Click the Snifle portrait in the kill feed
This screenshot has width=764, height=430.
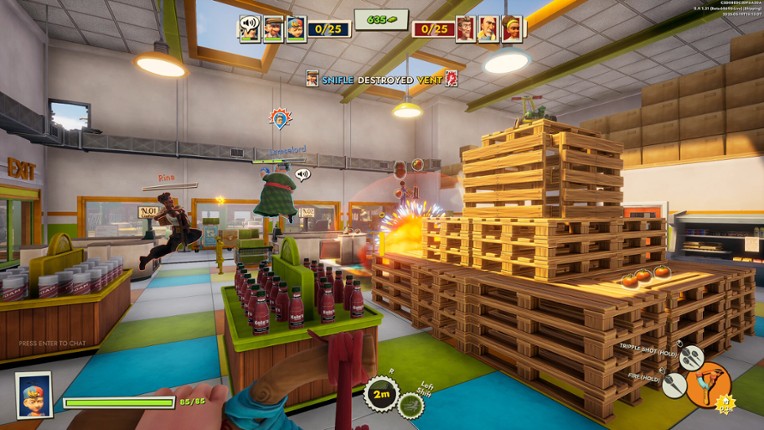[313, 78]
